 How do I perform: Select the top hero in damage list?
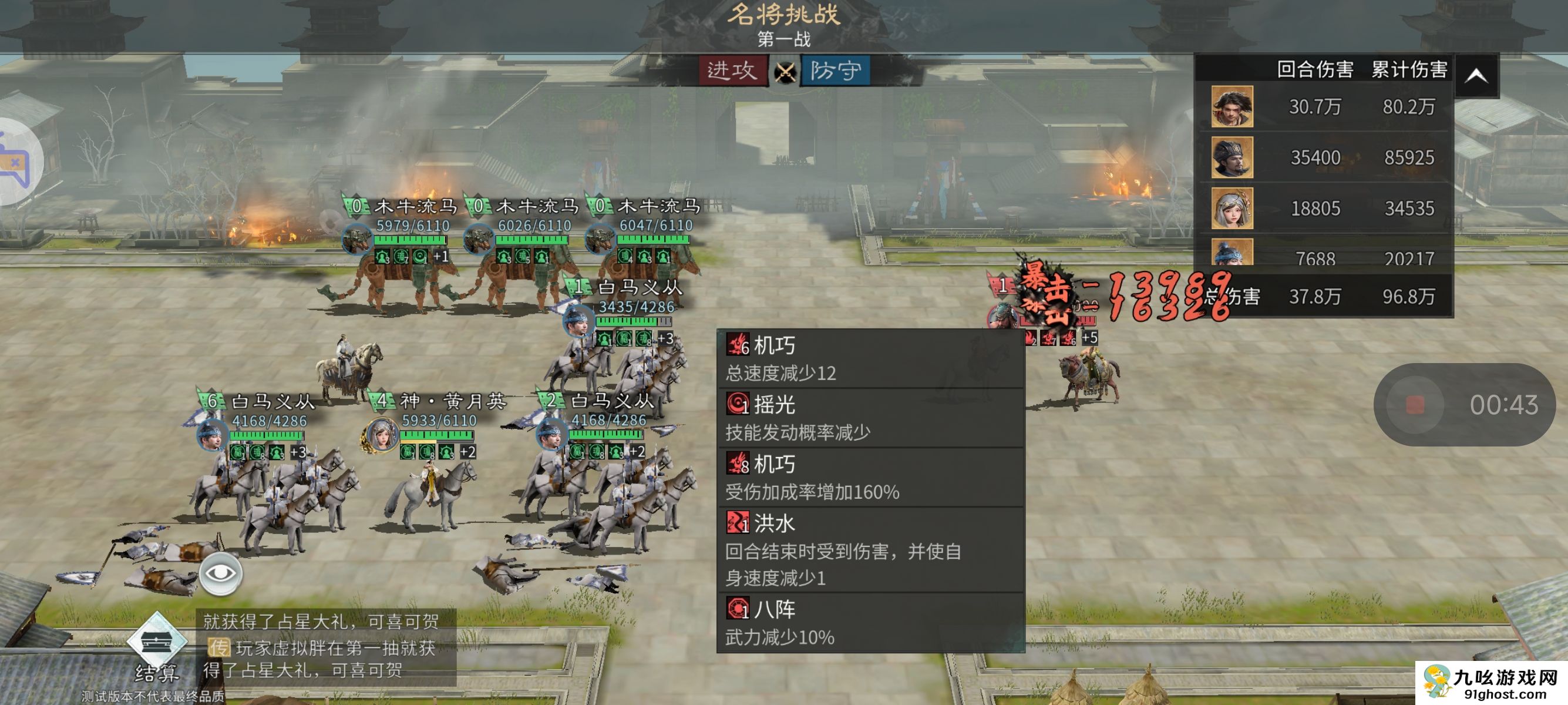tap(1231, 106)
